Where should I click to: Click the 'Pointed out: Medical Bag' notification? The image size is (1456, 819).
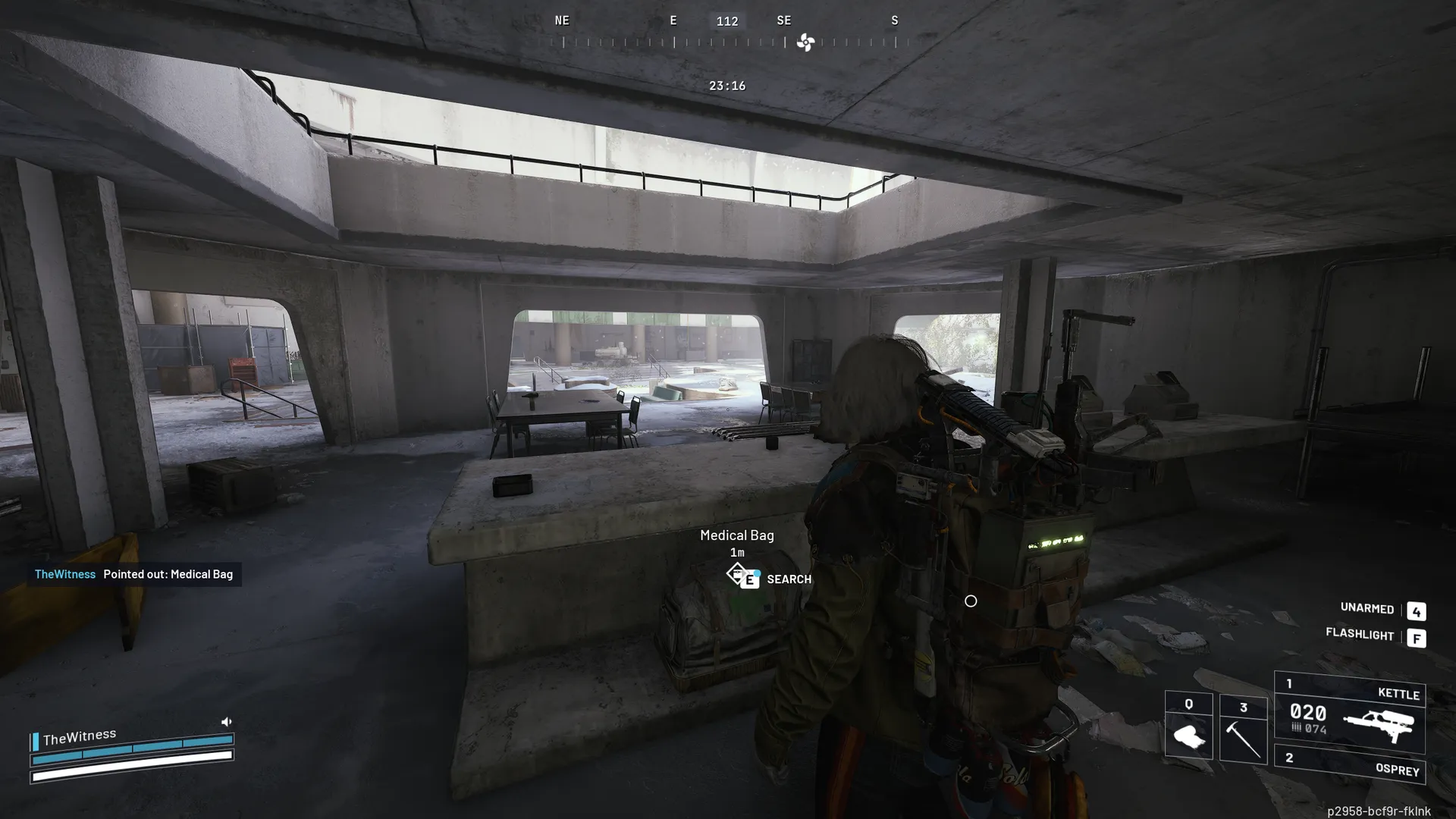[134, 574]
